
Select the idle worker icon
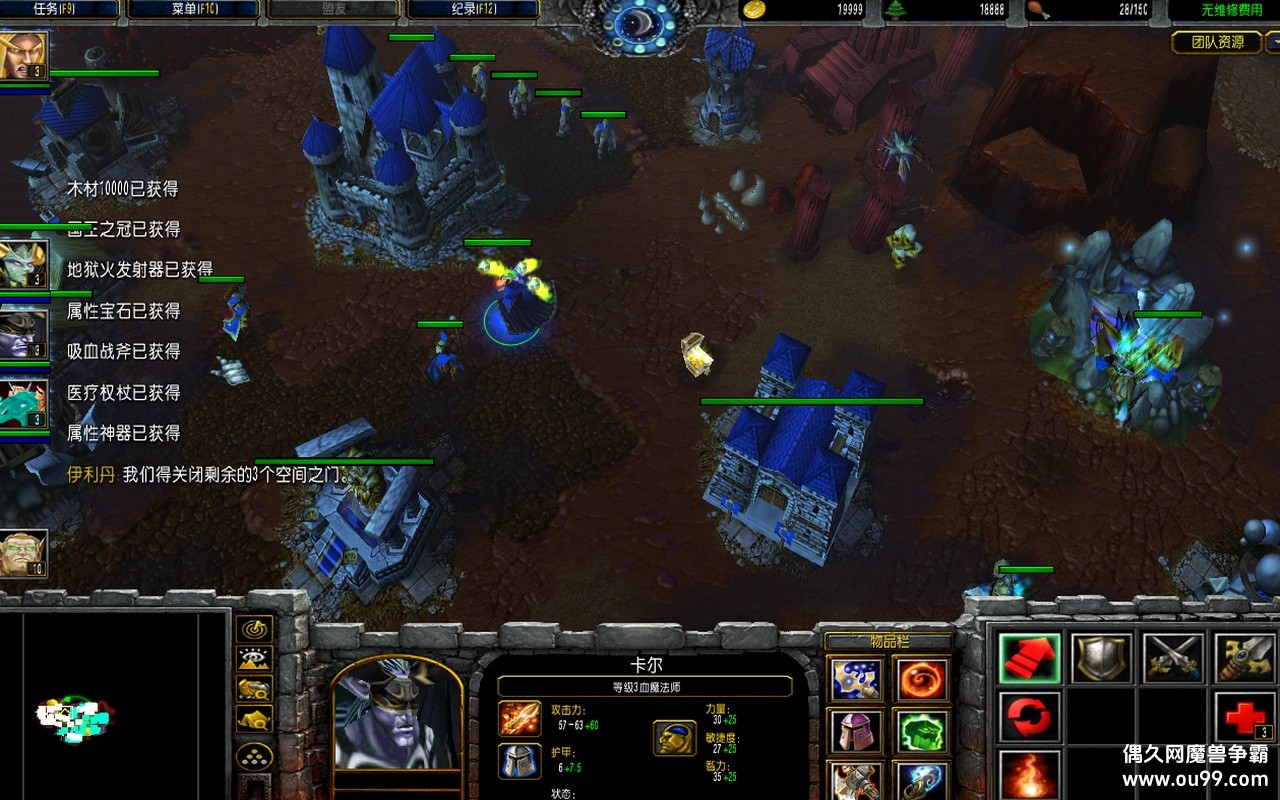24,553
